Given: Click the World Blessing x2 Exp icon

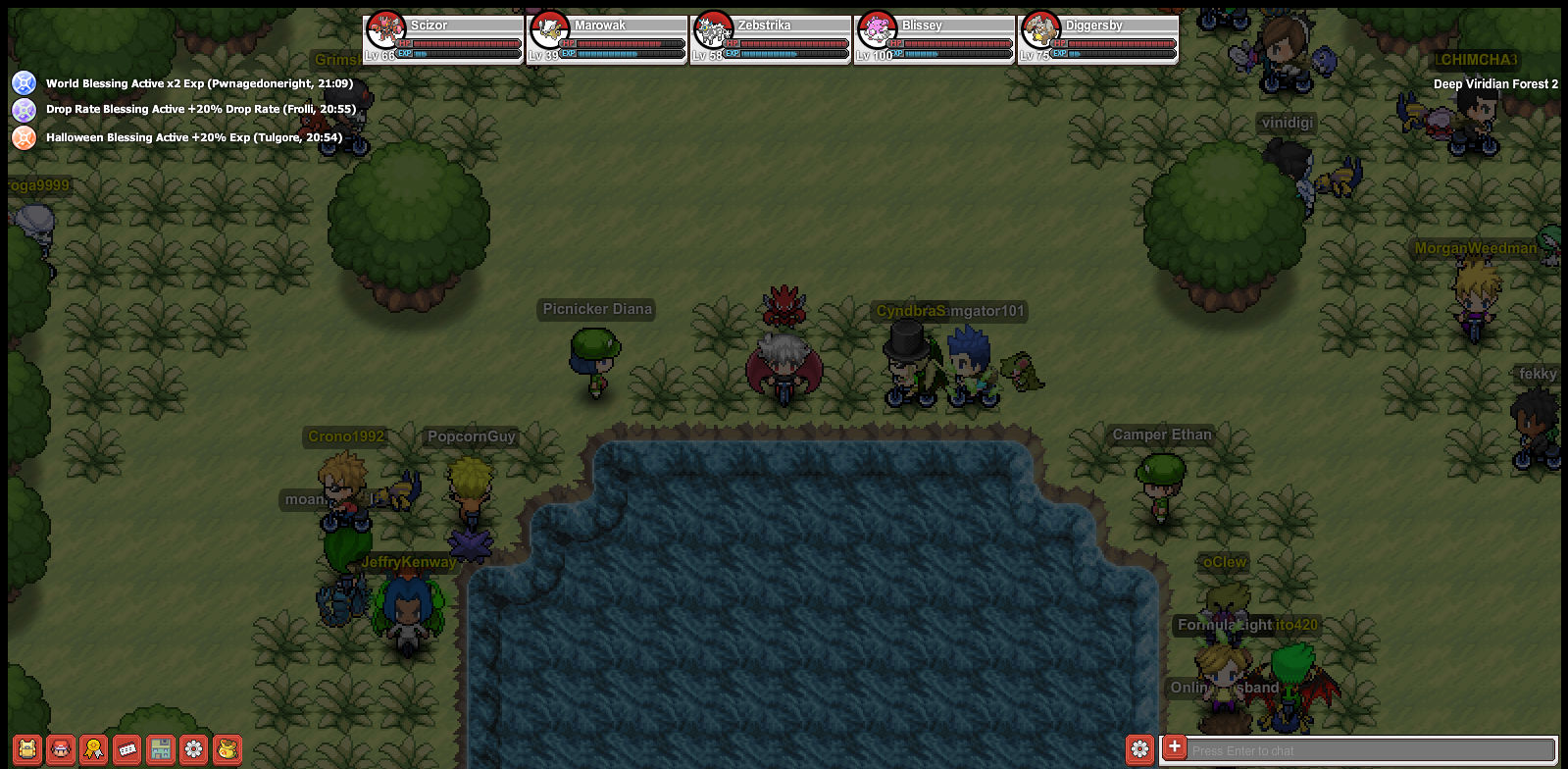Looking at the screenshot, I should [x=24, y=83].
